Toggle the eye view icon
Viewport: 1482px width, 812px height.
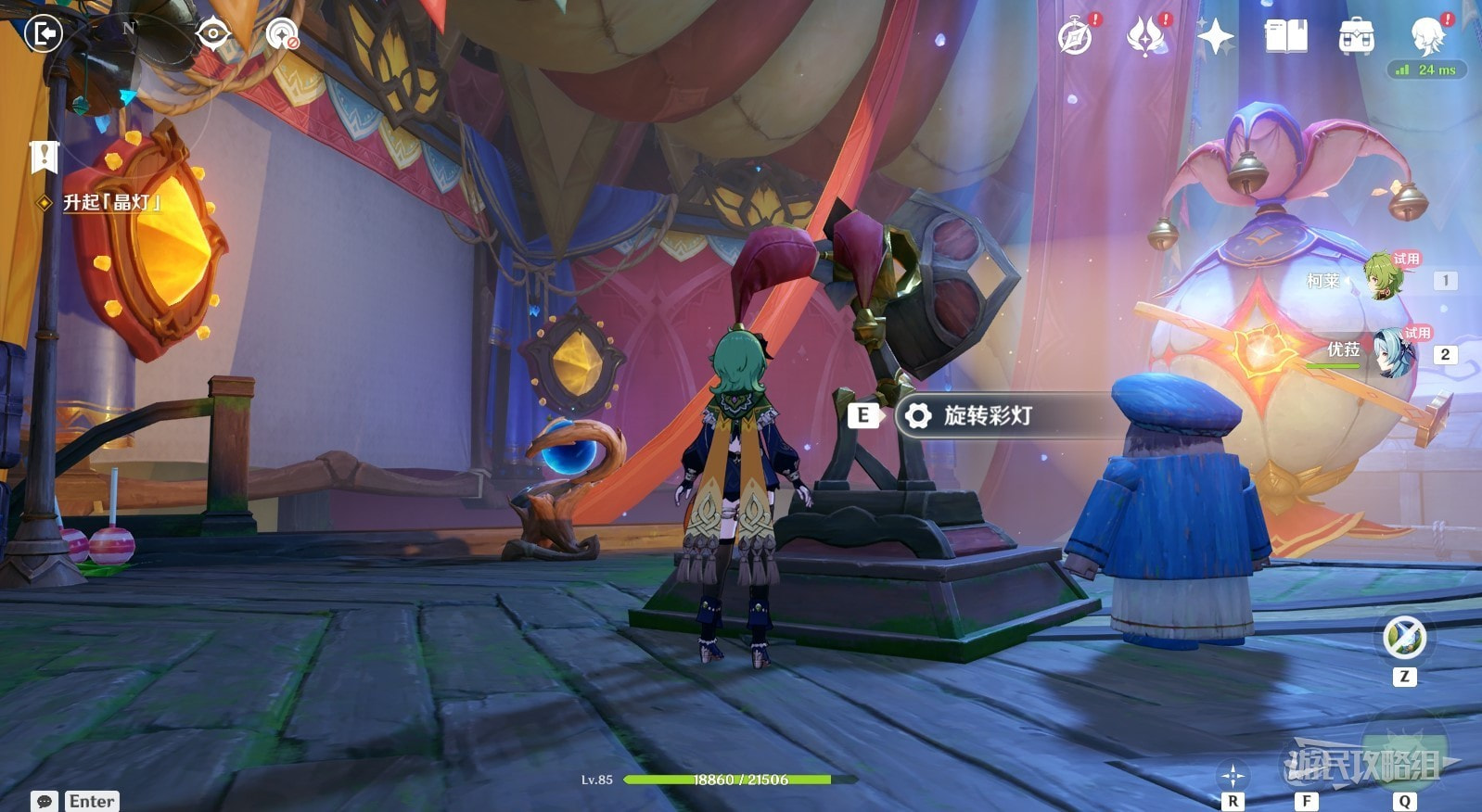212,34
